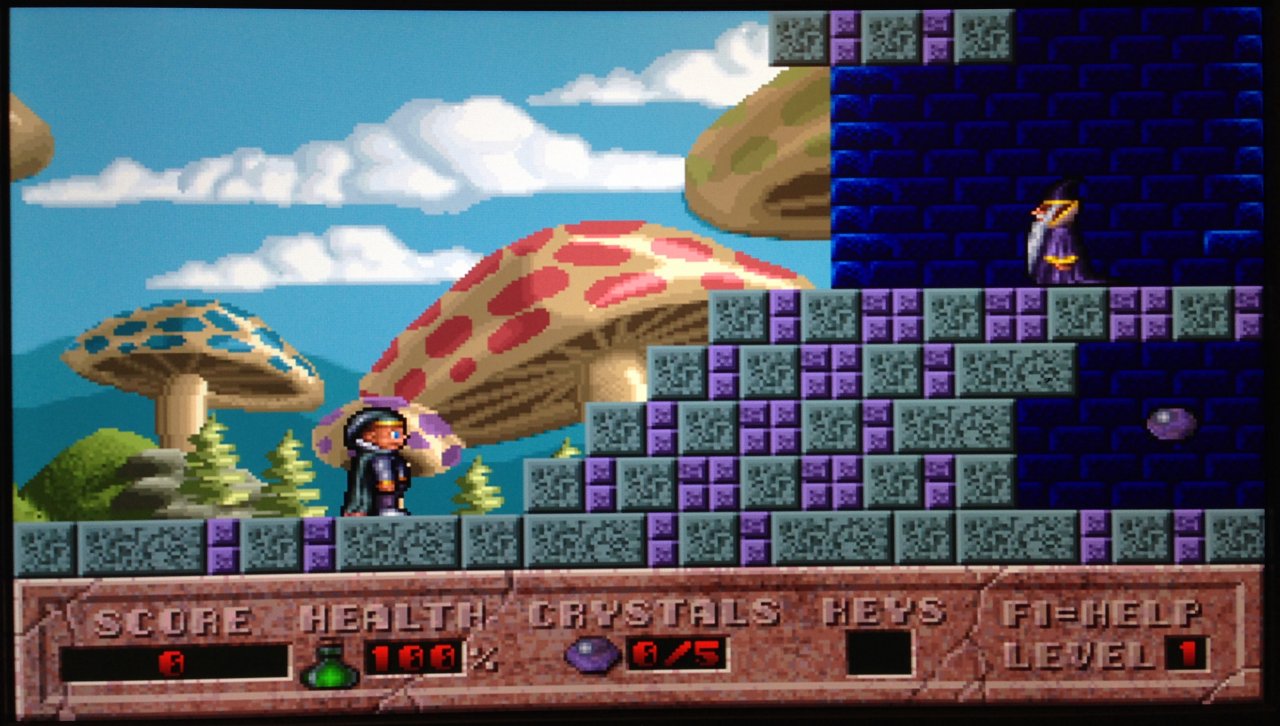The width and height of the screenshot is (1280, 726).
Task: Click the empty Keys slot
Action: (x=879, y=654)
